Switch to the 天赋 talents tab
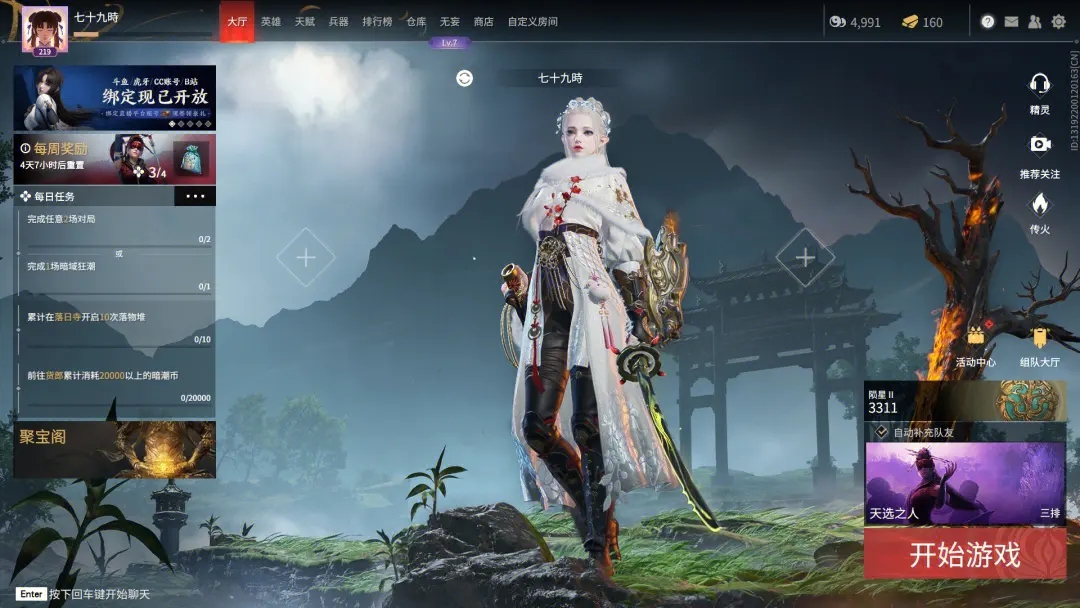Image resolution: width=1080 pixels, height=608 pixels. point(304,21)
